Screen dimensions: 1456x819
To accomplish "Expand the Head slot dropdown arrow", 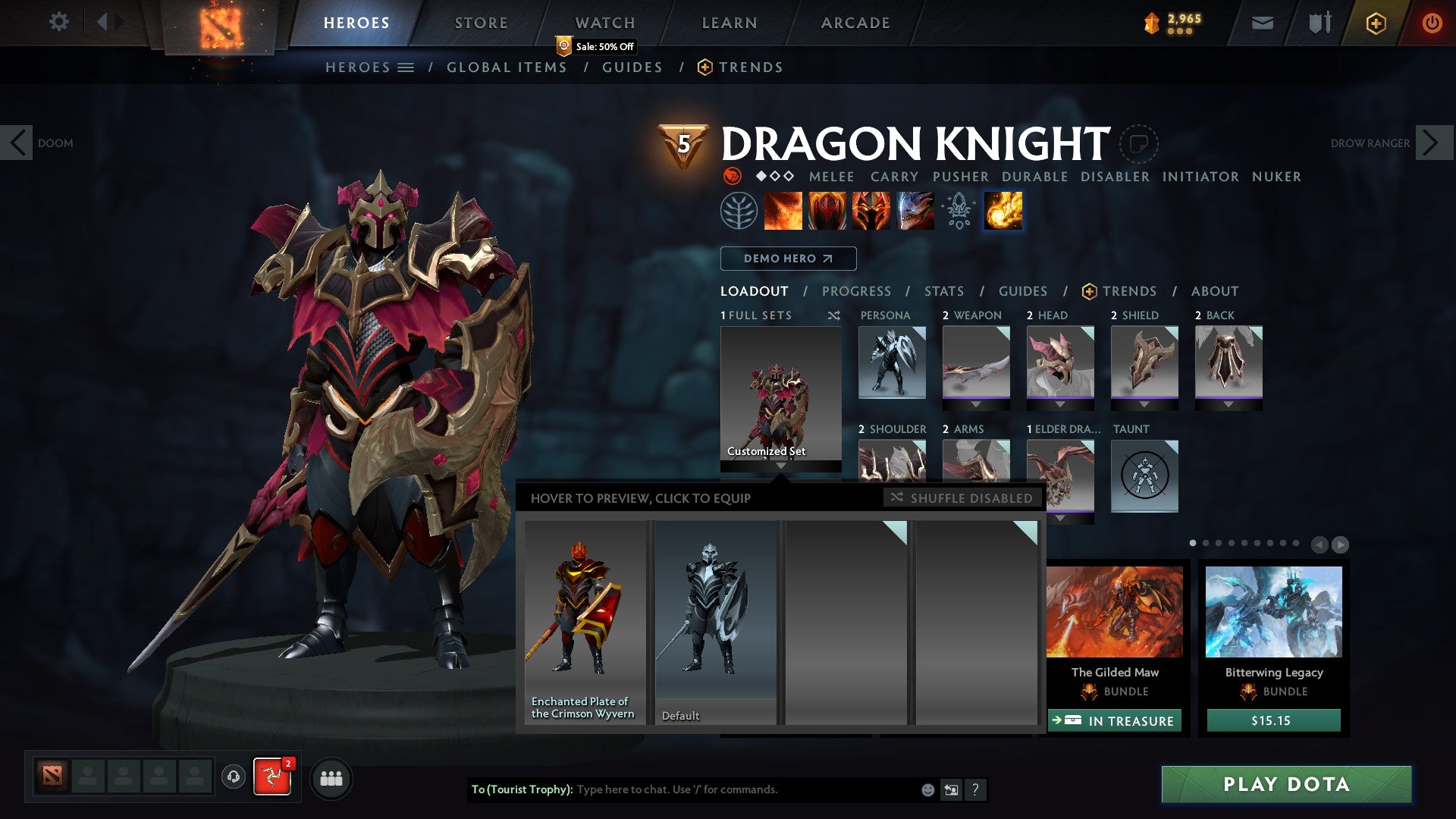I will click(1060, 403).
